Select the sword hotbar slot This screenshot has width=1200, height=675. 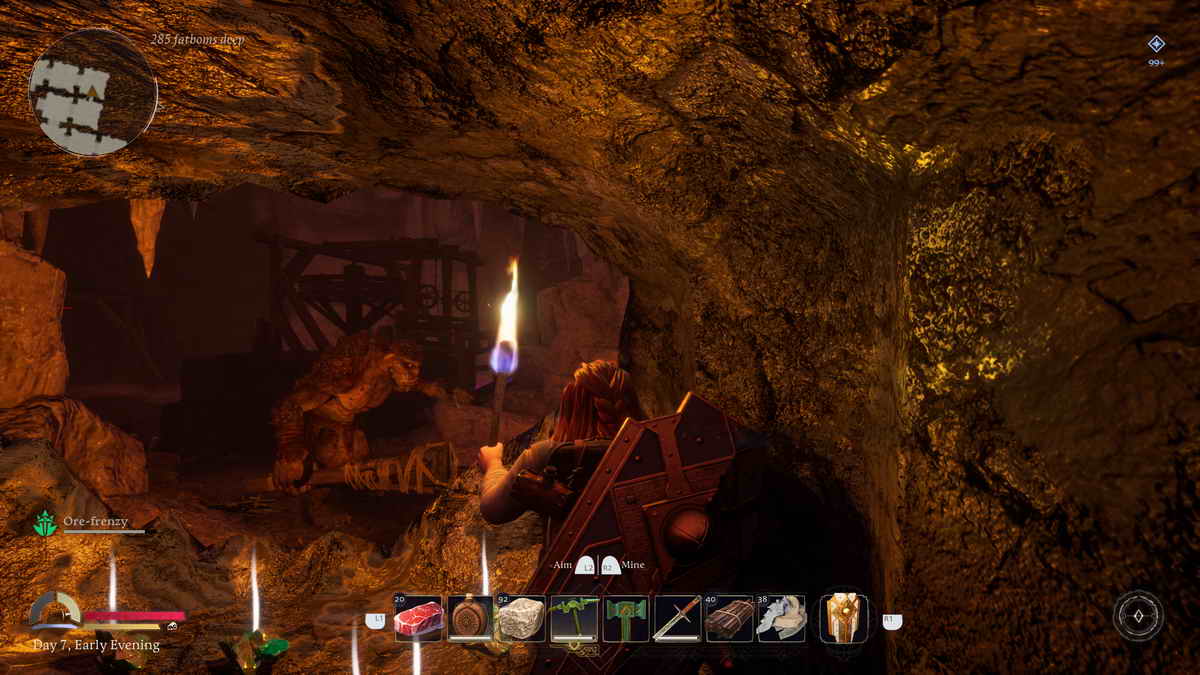[x=678, y=618]
